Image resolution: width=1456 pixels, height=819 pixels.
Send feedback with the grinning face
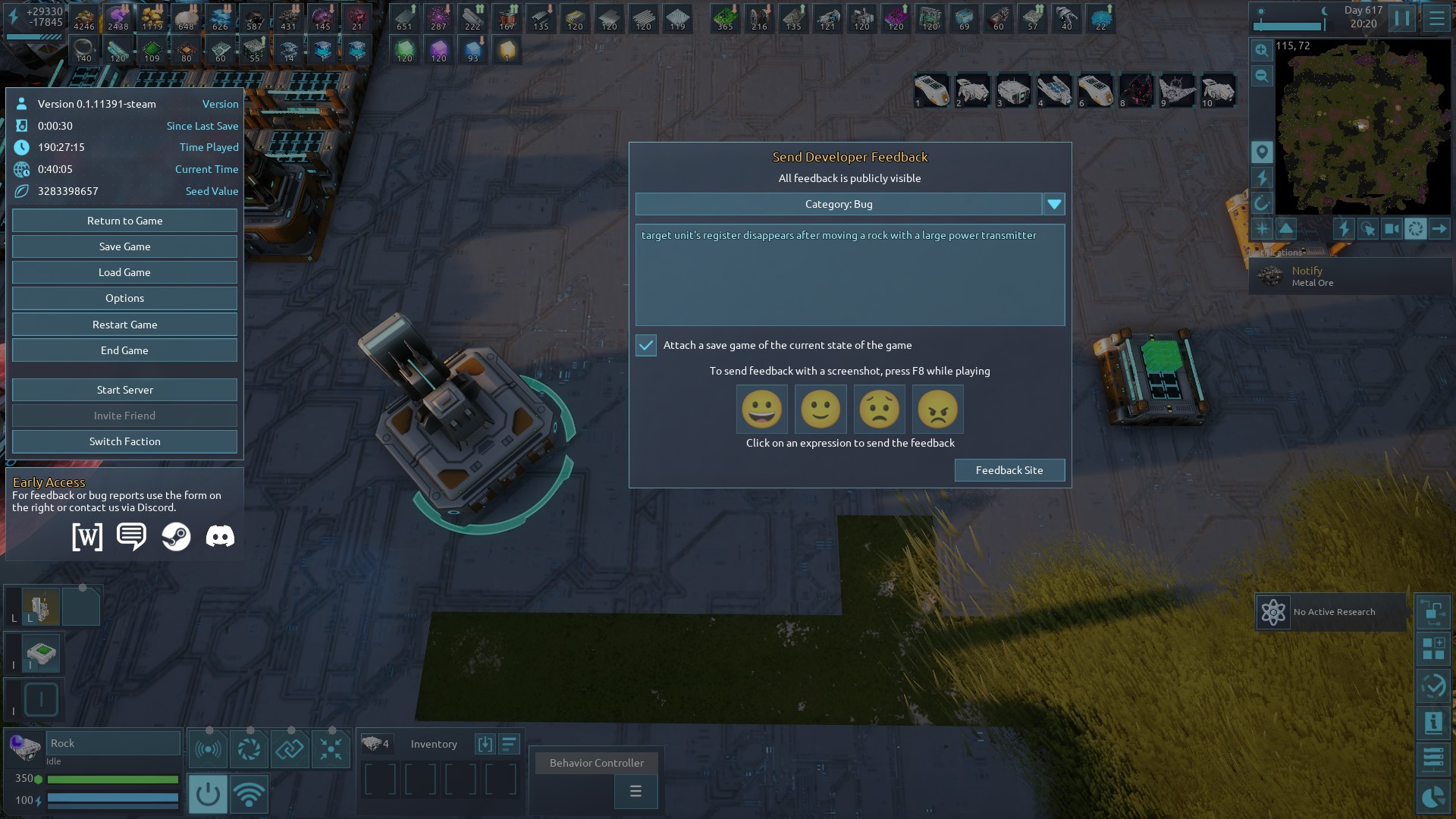[x=761, y=409]
